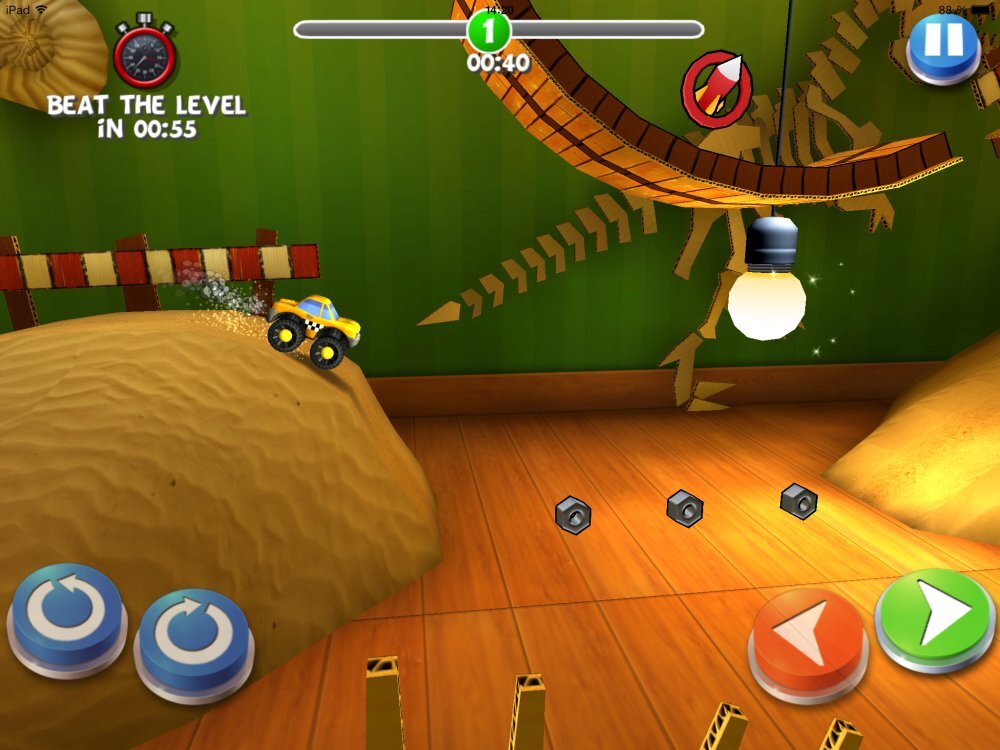
Task: Tap the stopwatch time challenge icon
Action: click(x=145, y=55)
